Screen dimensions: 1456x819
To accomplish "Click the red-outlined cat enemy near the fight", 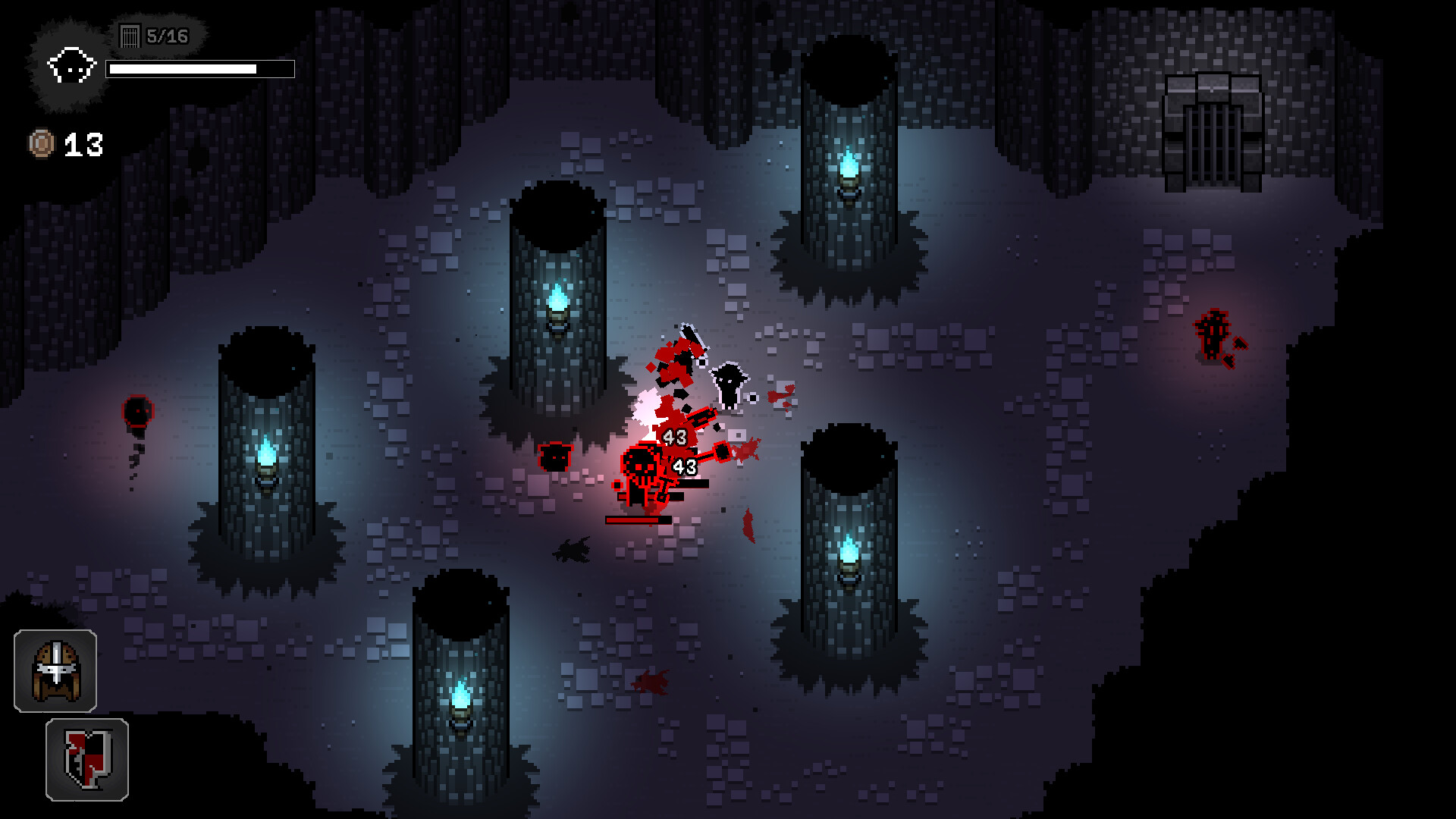I will click(x=554, y=458).
